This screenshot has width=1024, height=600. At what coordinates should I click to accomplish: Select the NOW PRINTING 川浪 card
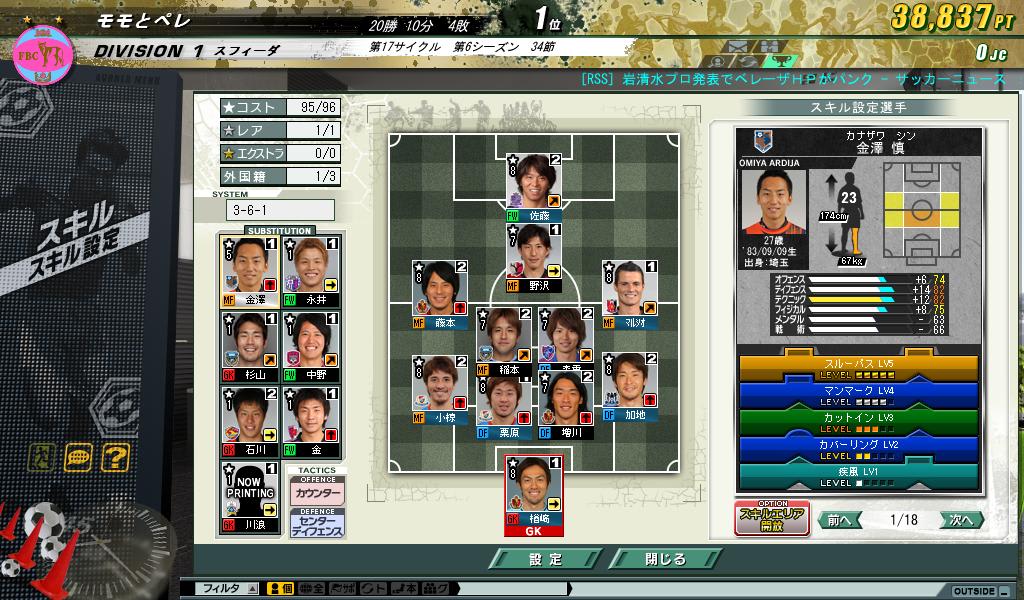[249, 496]
